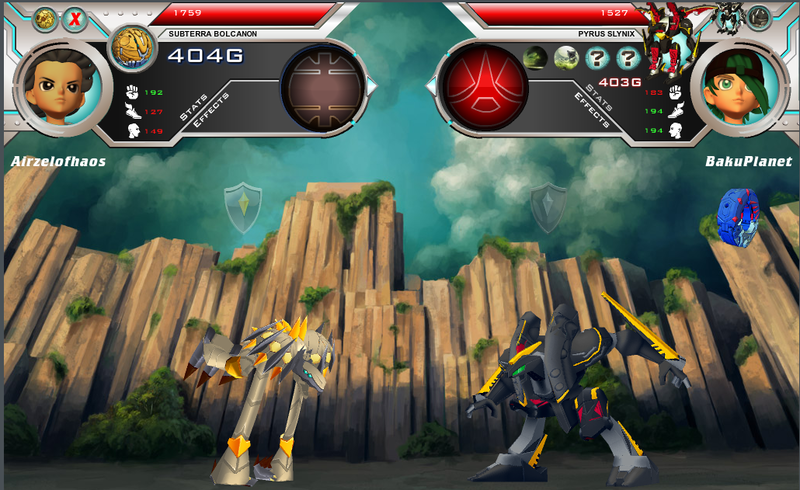Screen dimensions: 800x490
Task: Select the brown Subterra gate card orb
Action: click(322, 88)
